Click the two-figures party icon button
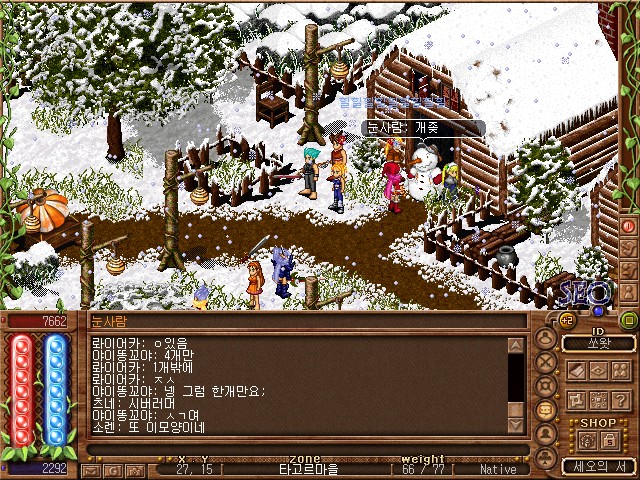 pos(620,370)
